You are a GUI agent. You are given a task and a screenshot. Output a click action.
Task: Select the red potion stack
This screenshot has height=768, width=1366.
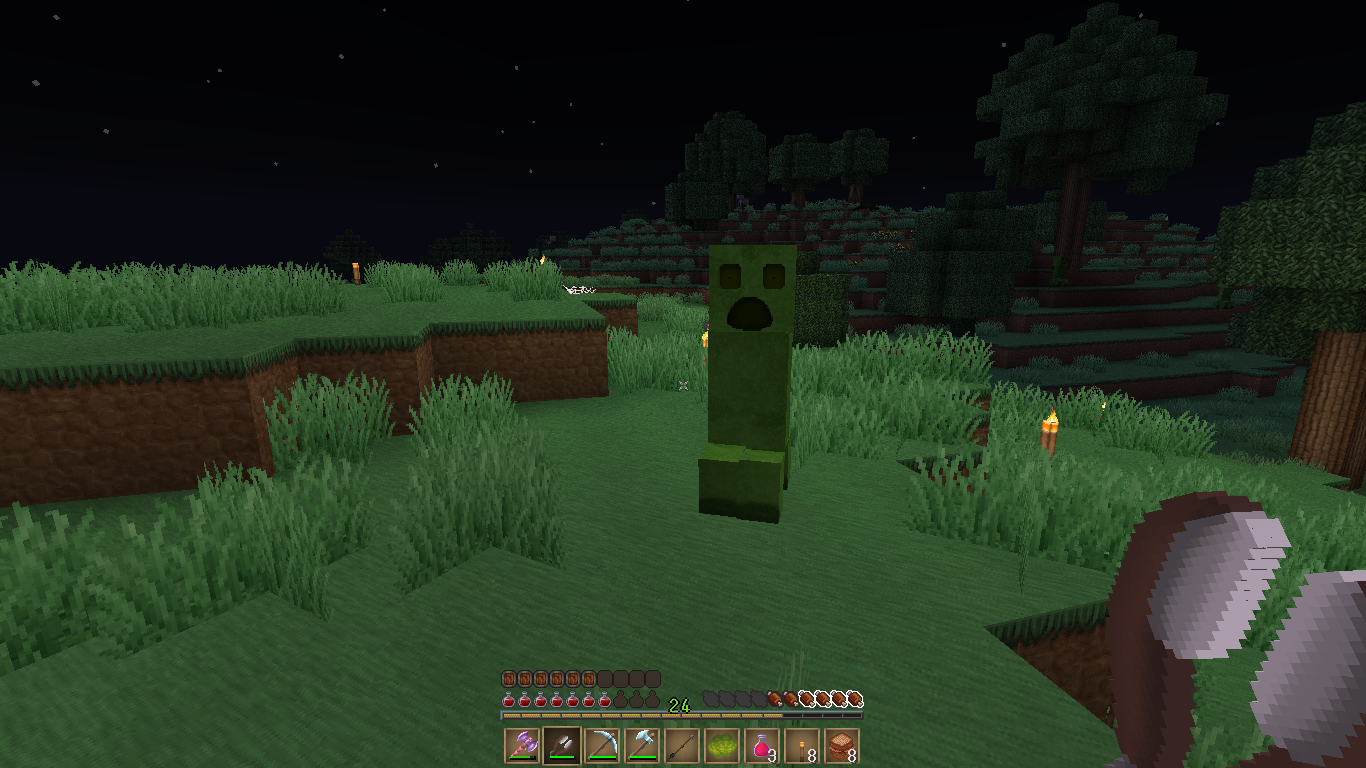(762, 746)
